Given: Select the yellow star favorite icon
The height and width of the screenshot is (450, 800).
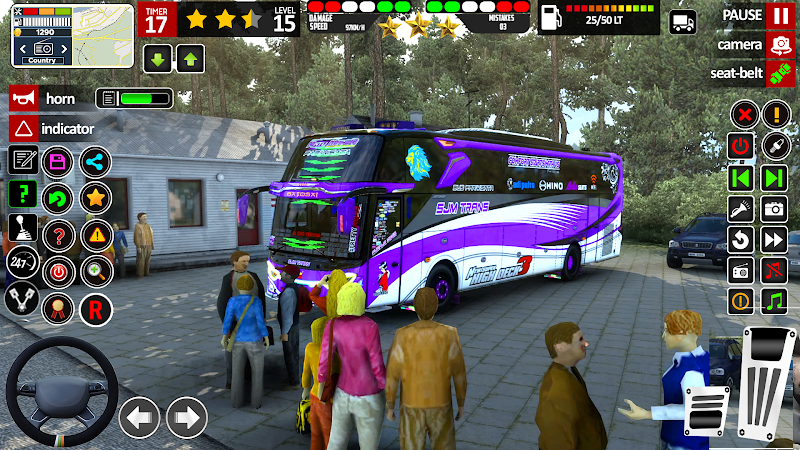Looking at the screenshot, I should coord(95,198).
